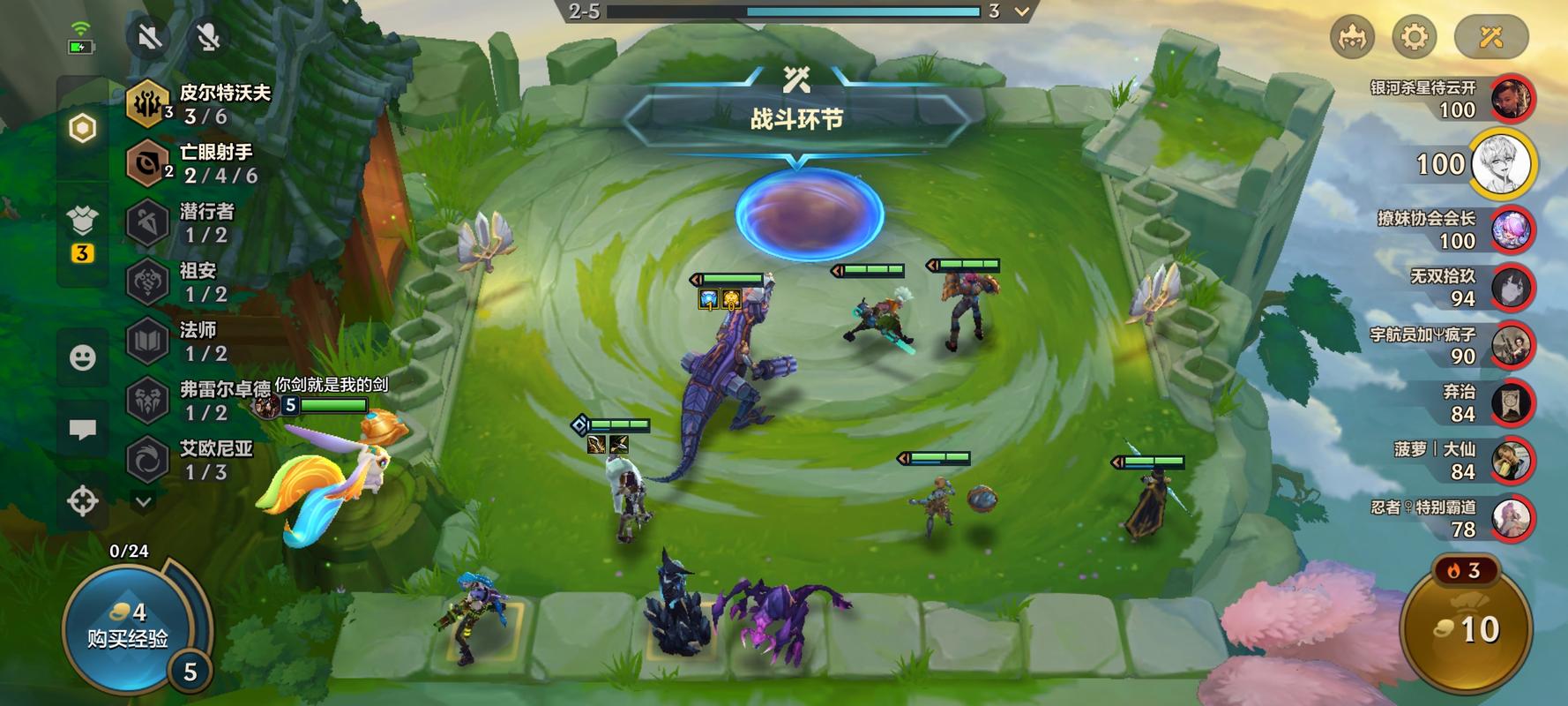This screenshot has height=706, width=1568.
Task: Open the chat bubble panel
Action: coord(83,430)
